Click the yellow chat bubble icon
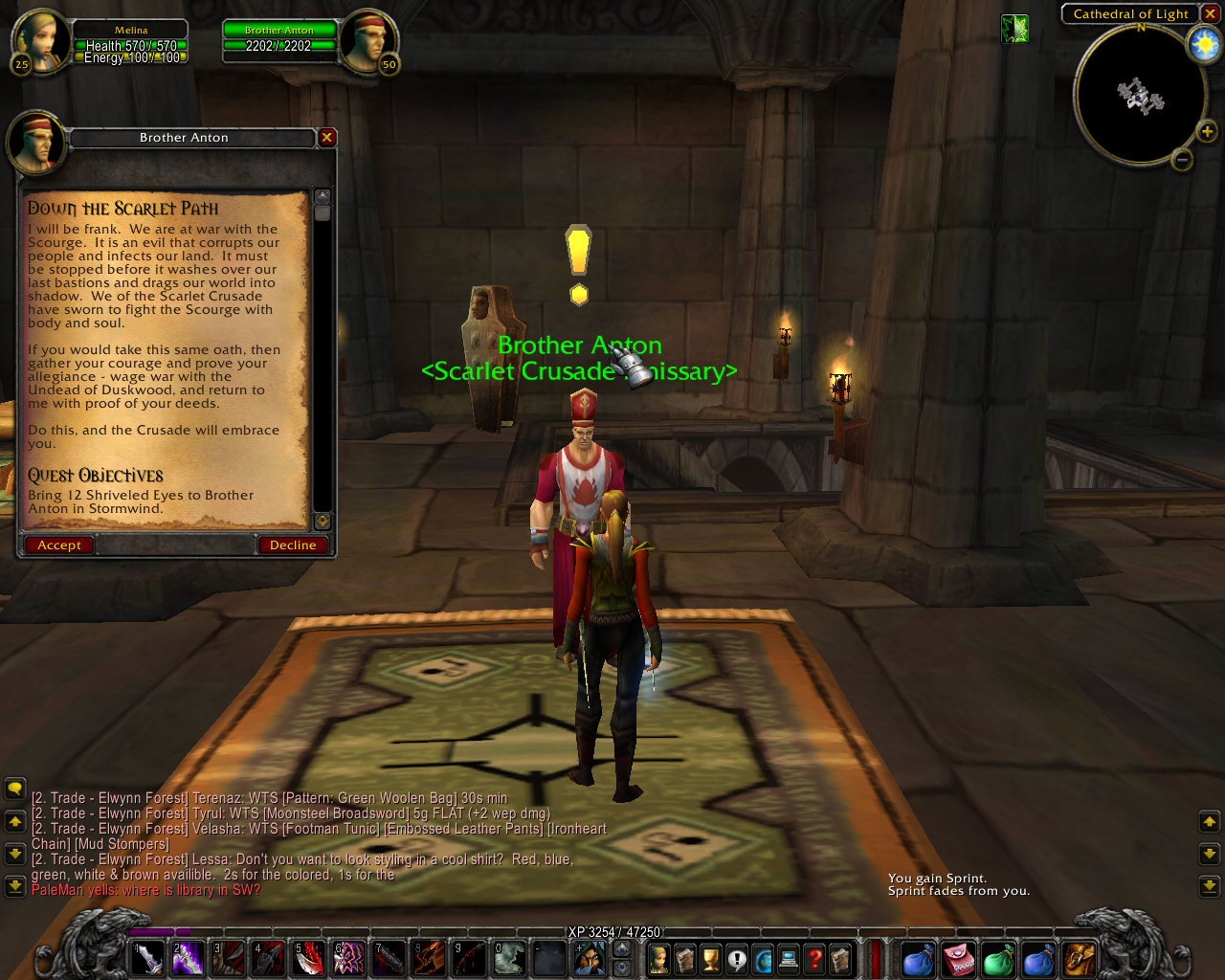The image size is (1225, 980). (x=13, y=789)
